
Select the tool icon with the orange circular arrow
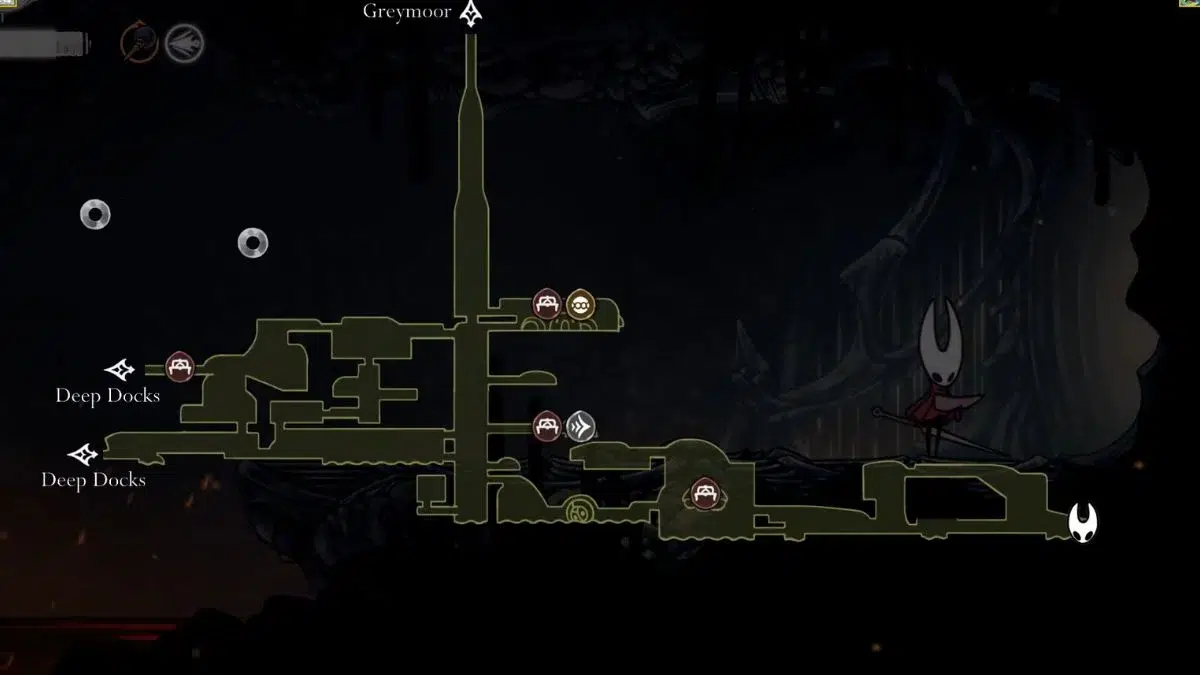pyautogui.click(x=139, y=43)
